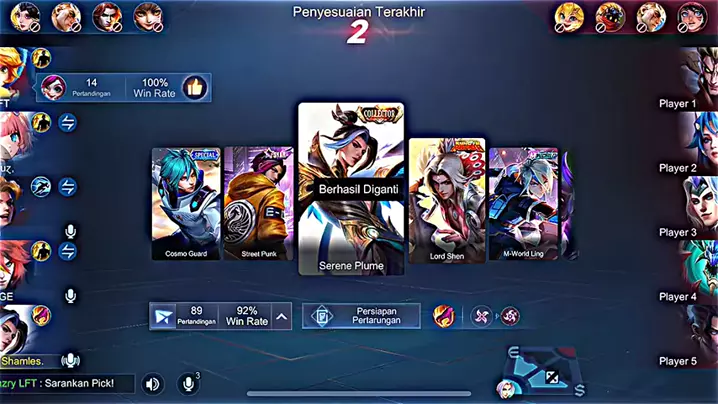This screenshot has width=718, height=404.
Task: Expand the 92% win rate stats arrow
Action: coord(283,317)
